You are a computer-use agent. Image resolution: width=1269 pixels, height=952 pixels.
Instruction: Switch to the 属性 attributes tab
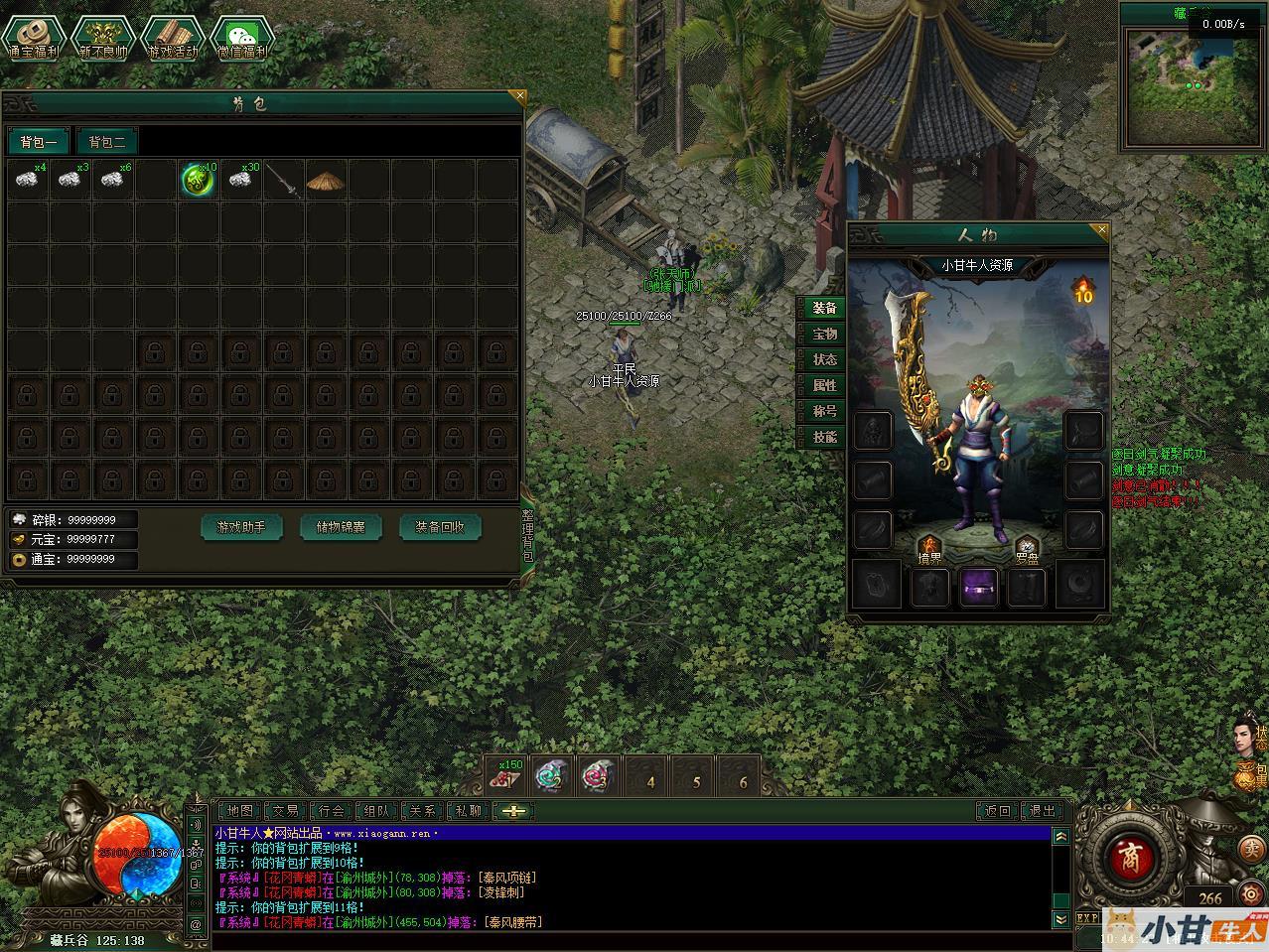point(824,385)
